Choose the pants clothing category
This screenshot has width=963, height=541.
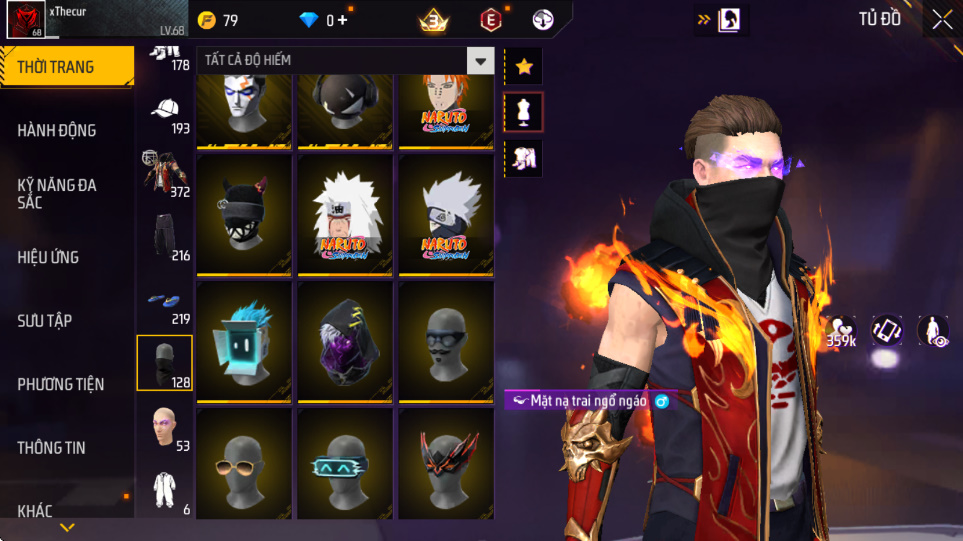(x=165, y=236)
